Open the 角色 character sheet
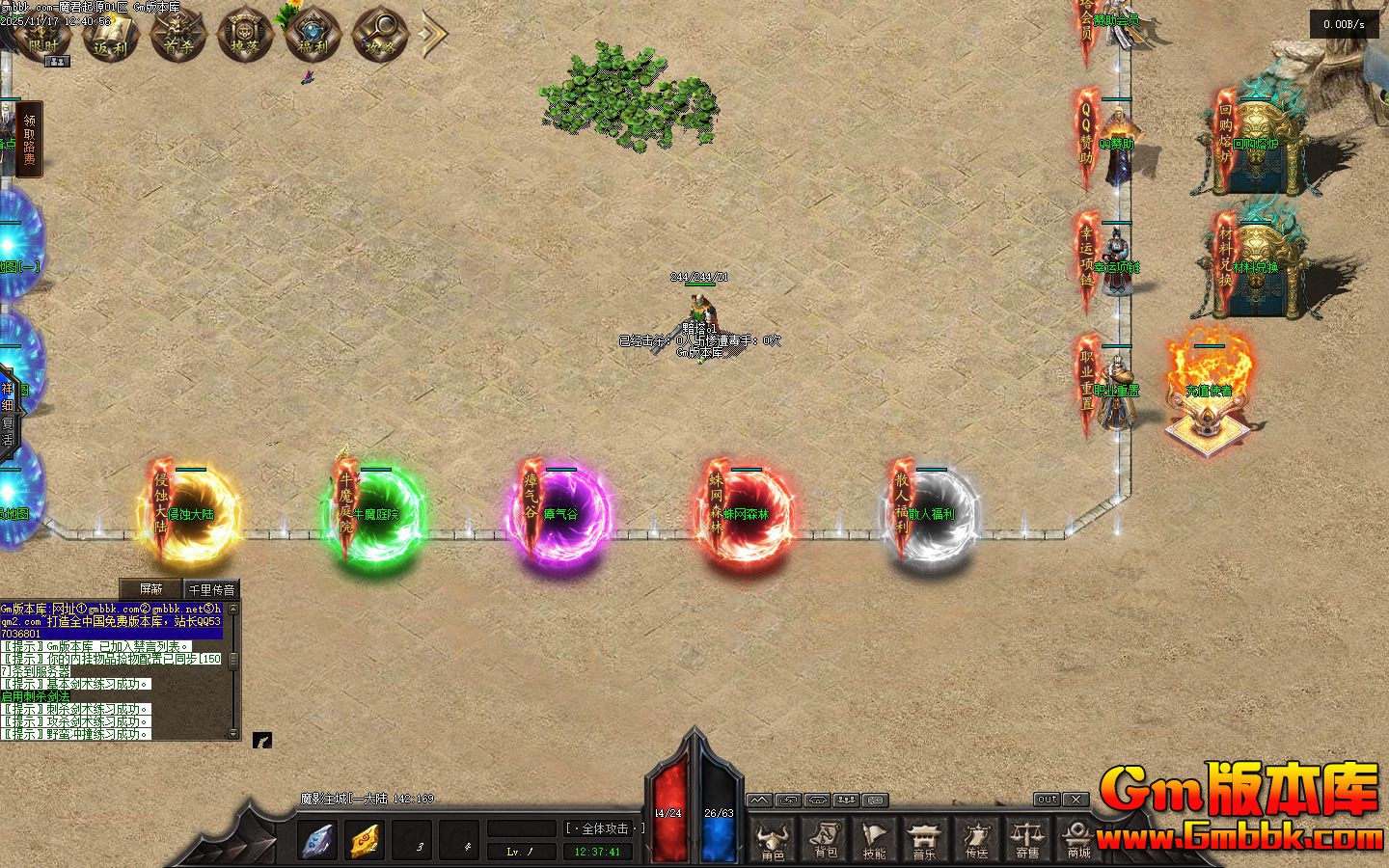This screenshot has width=1389, height=868. tap(773, 840)
